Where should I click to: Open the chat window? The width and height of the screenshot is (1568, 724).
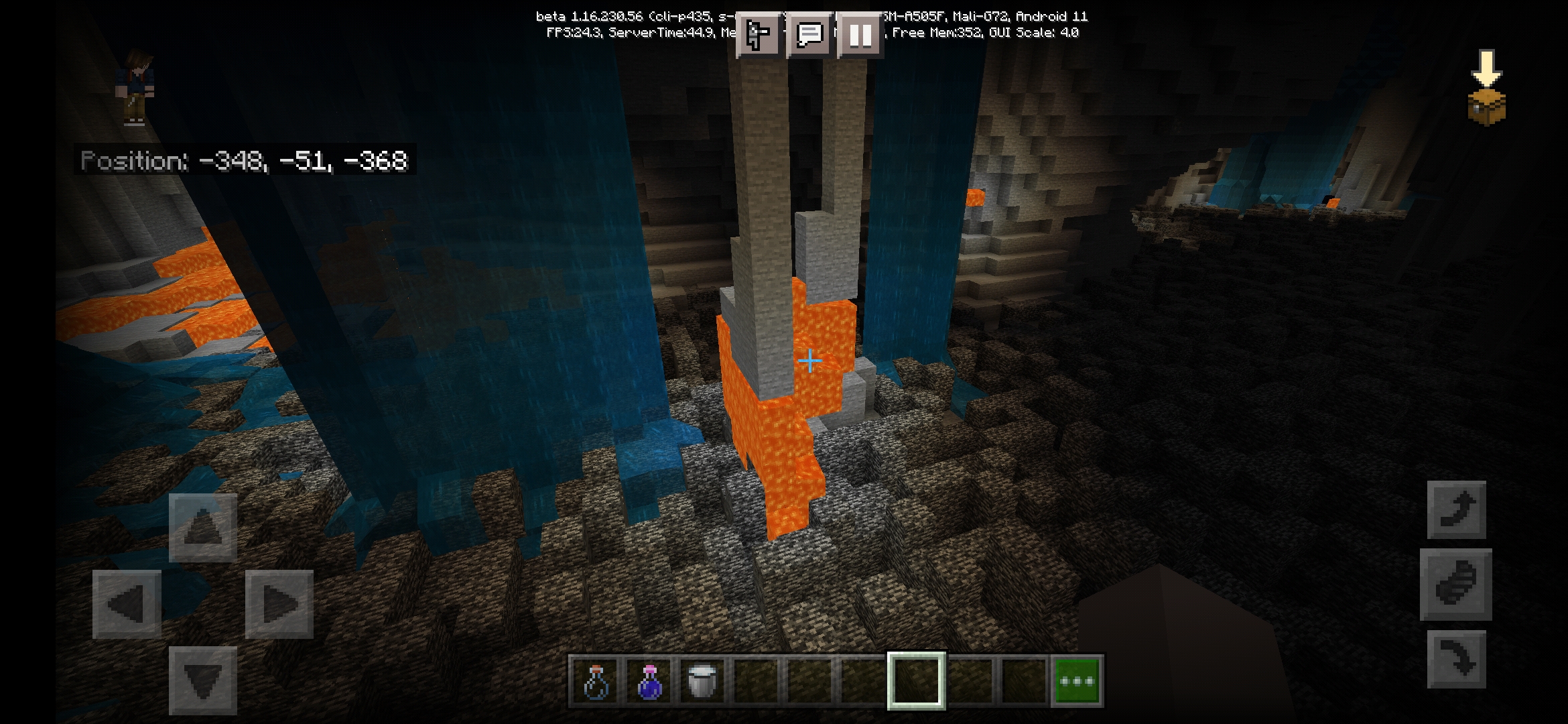(x=809, y=34)
